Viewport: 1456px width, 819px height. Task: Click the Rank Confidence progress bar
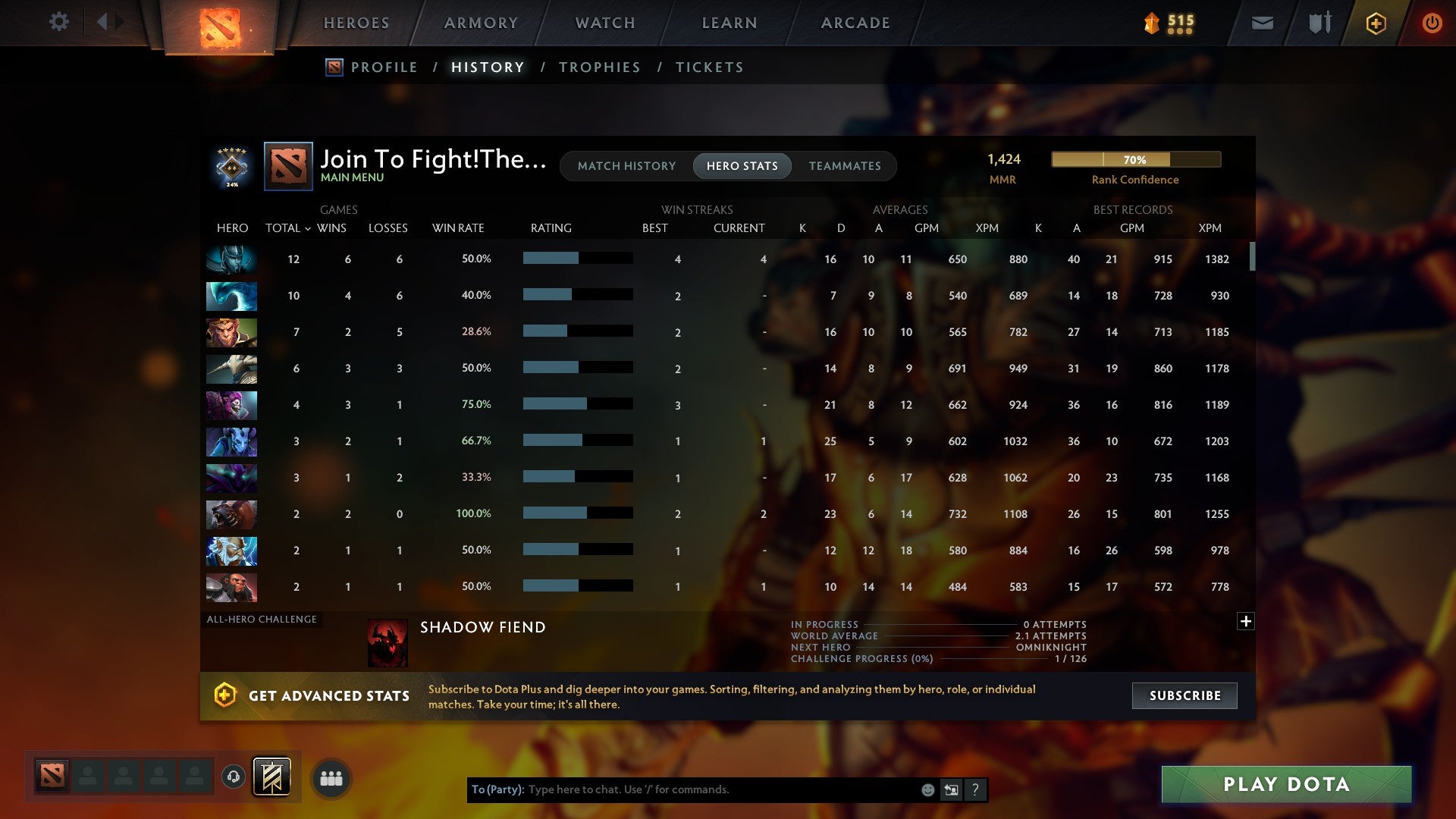(x=1135, y=160)
